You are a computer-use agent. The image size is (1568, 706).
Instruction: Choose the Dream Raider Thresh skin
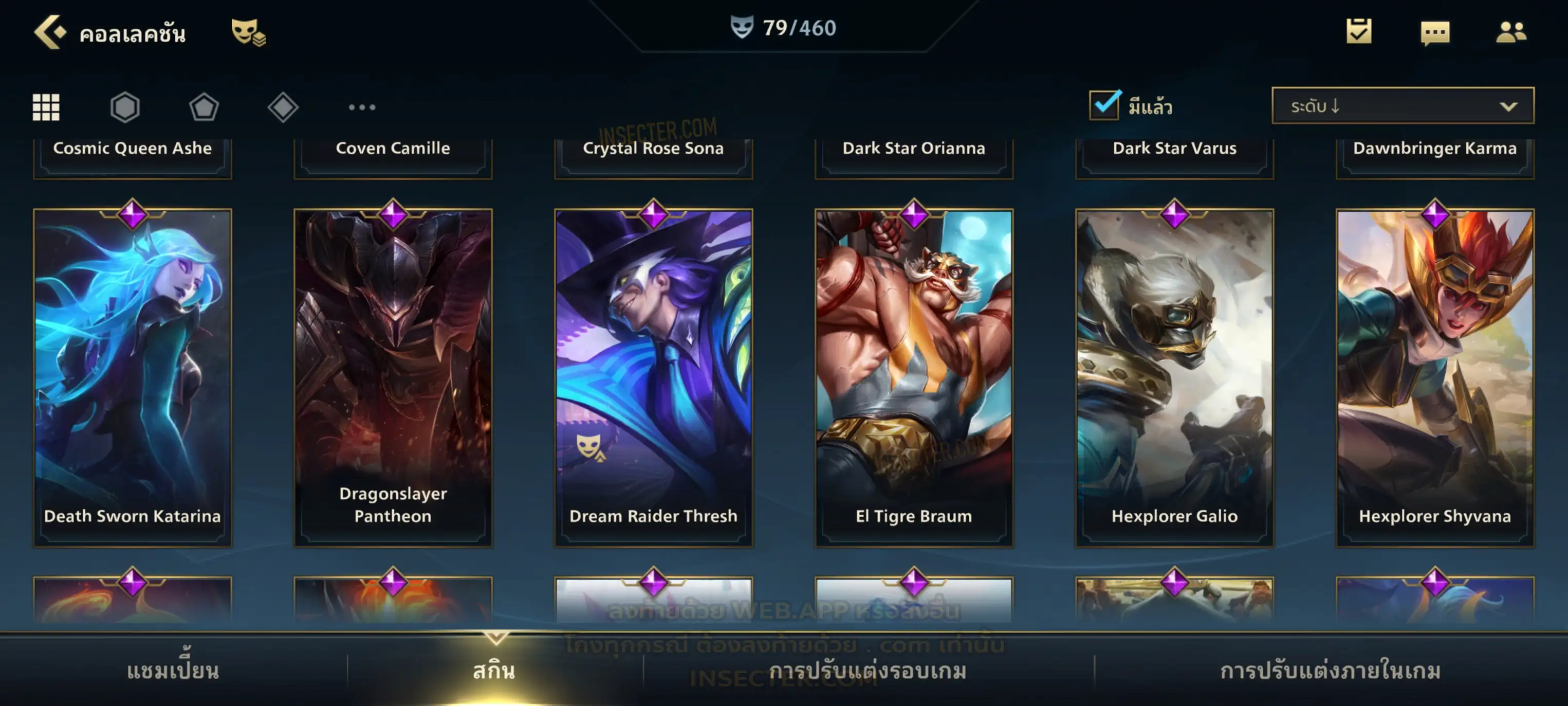pyautogui.click(x=654, y=377)
